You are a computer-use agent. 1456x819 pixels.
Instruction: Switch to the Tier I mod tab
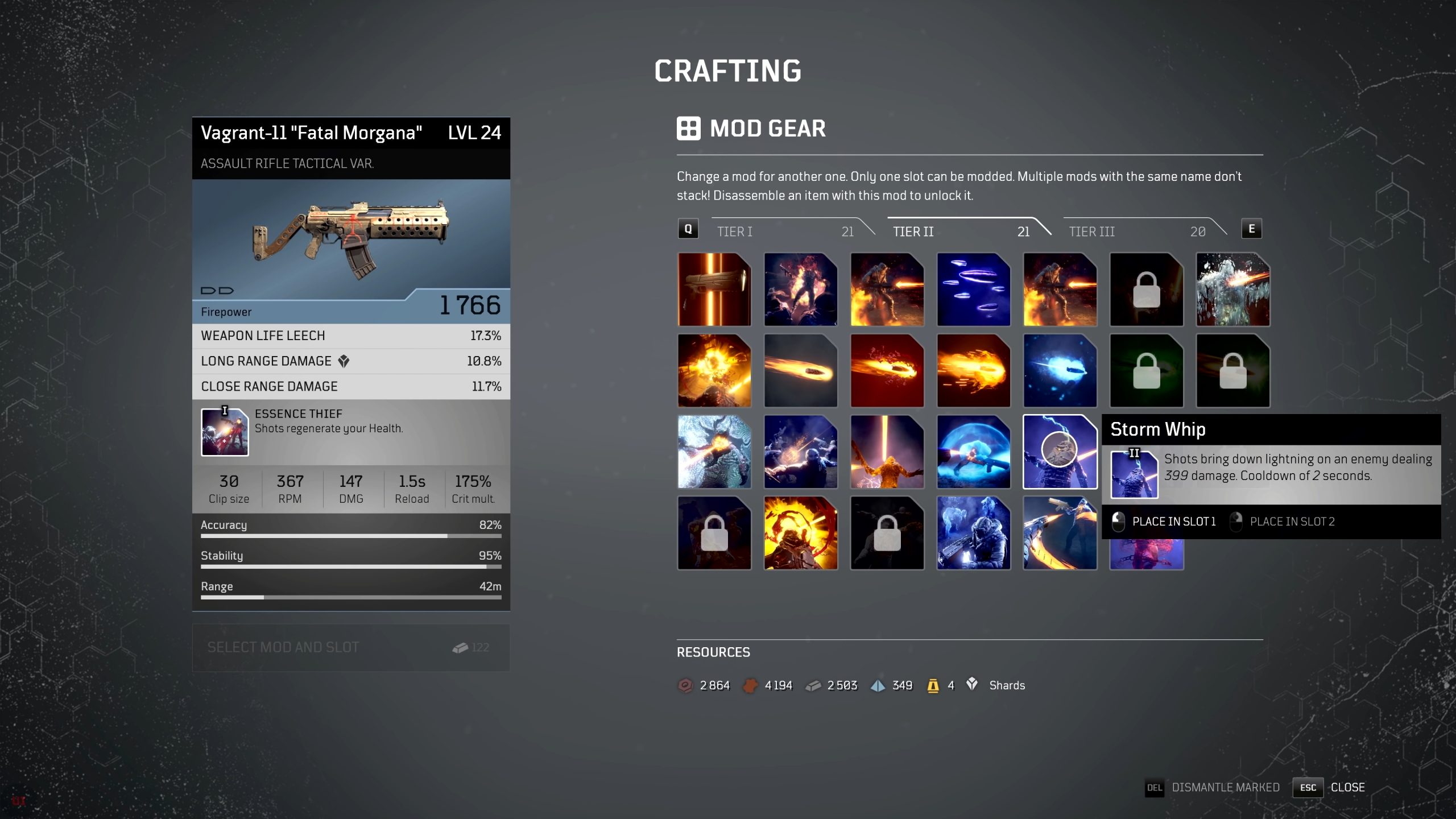tap(785, 231)
